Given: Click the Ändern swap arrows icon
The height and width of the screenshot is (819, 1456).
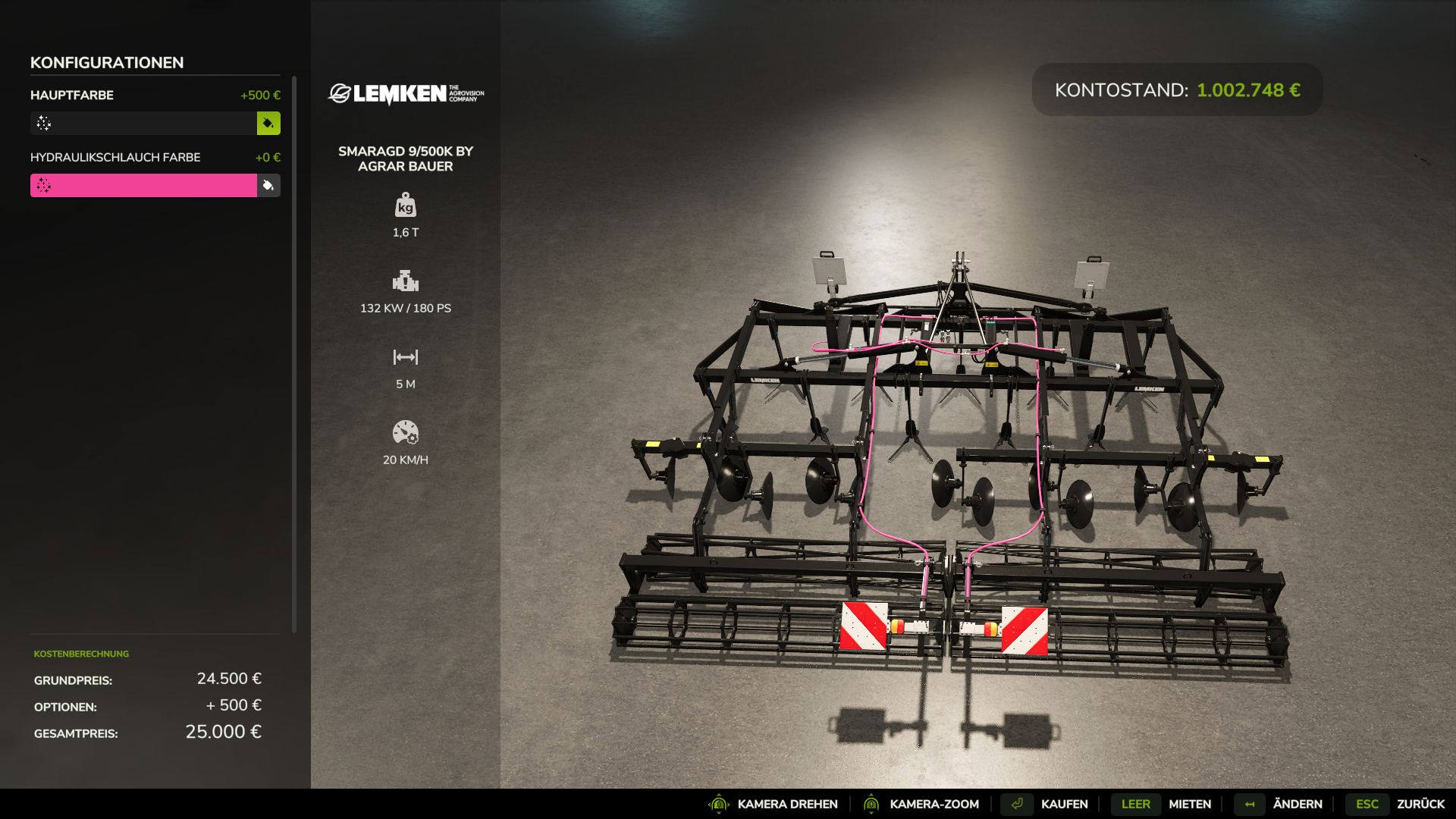Looking at the screenshot, I should [x=1248, y=804].
